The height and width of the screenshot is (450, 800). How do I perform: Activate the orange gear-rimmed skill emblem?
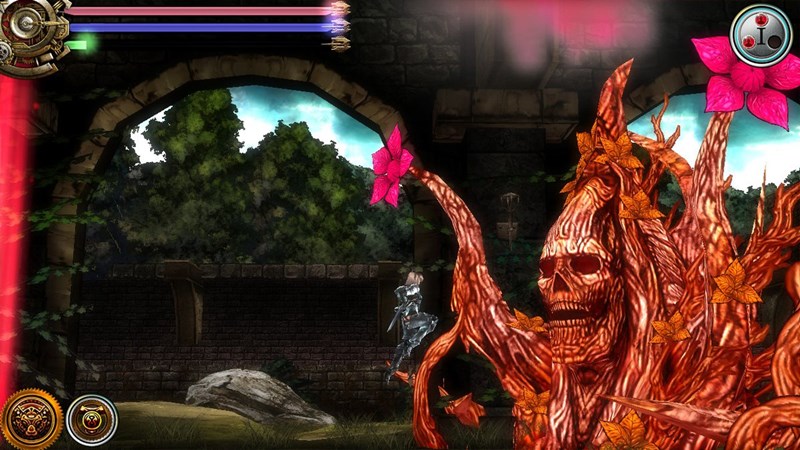32,418
